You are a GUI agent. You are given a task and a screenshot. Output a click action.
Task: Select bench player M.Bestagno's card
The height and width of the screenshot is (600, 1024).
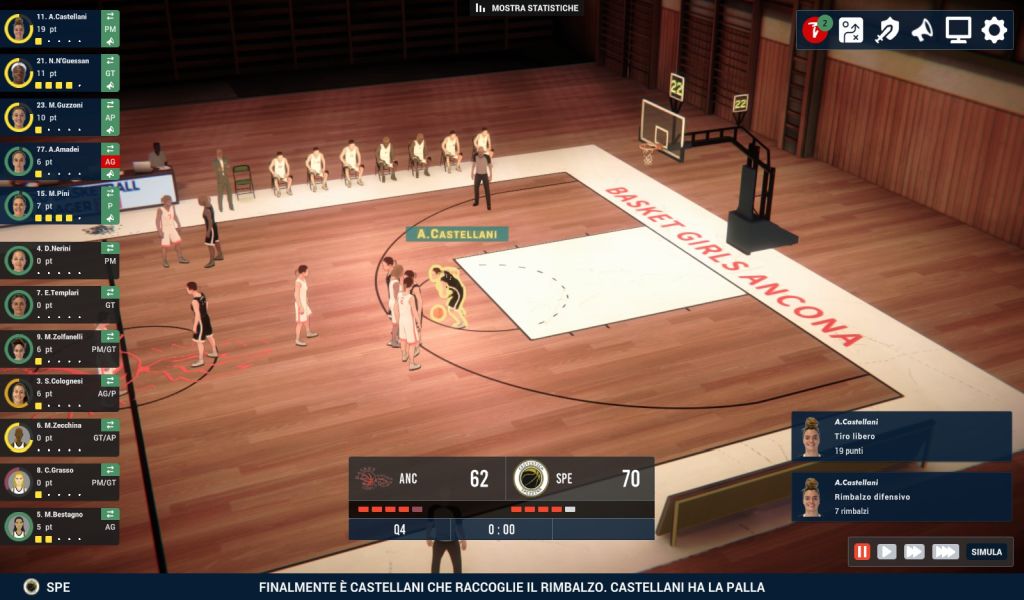[55, 525]
